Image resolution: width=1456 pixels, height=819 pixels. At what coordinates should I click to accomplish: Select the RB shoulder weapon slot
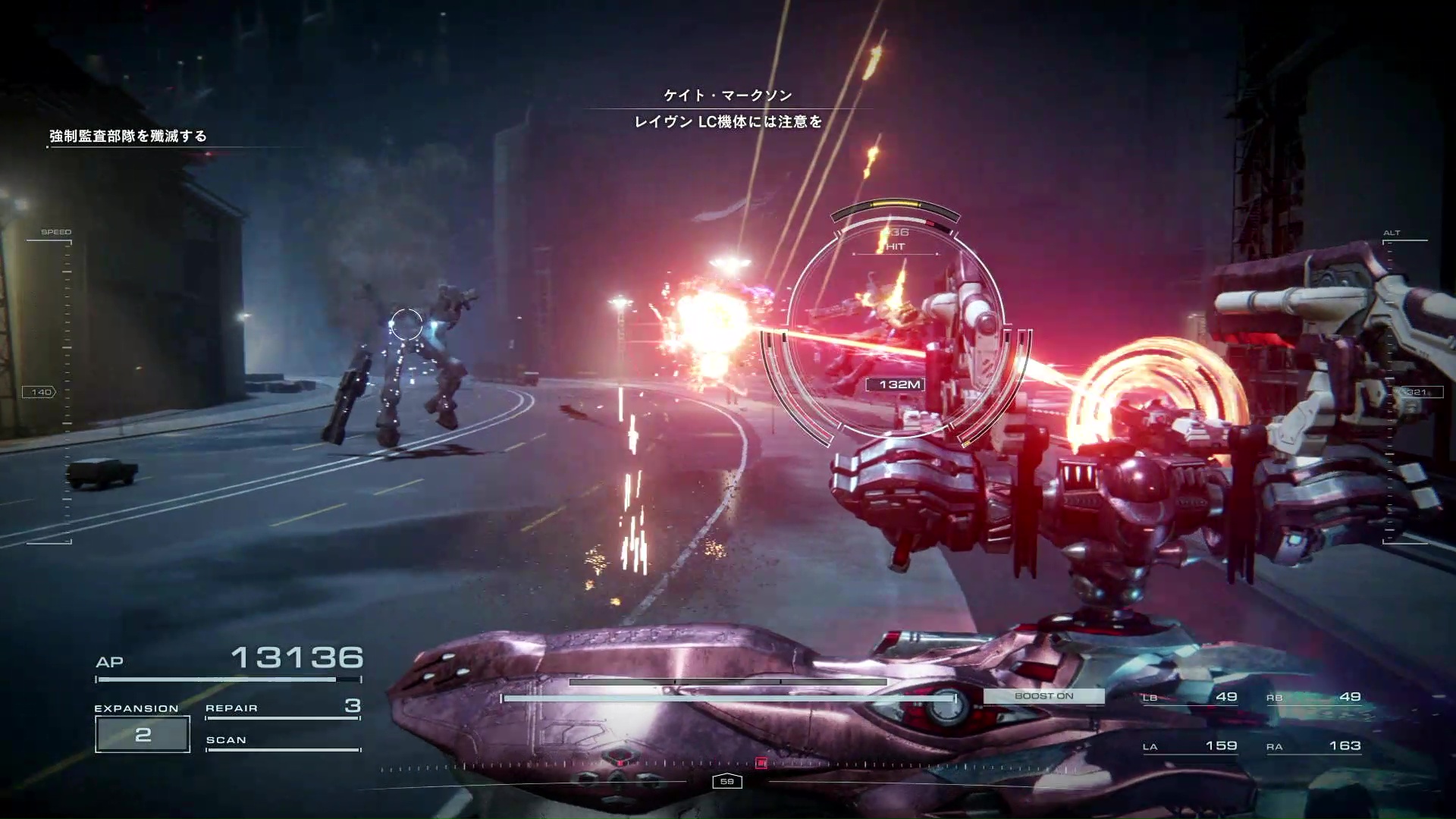coord(1313,698)
